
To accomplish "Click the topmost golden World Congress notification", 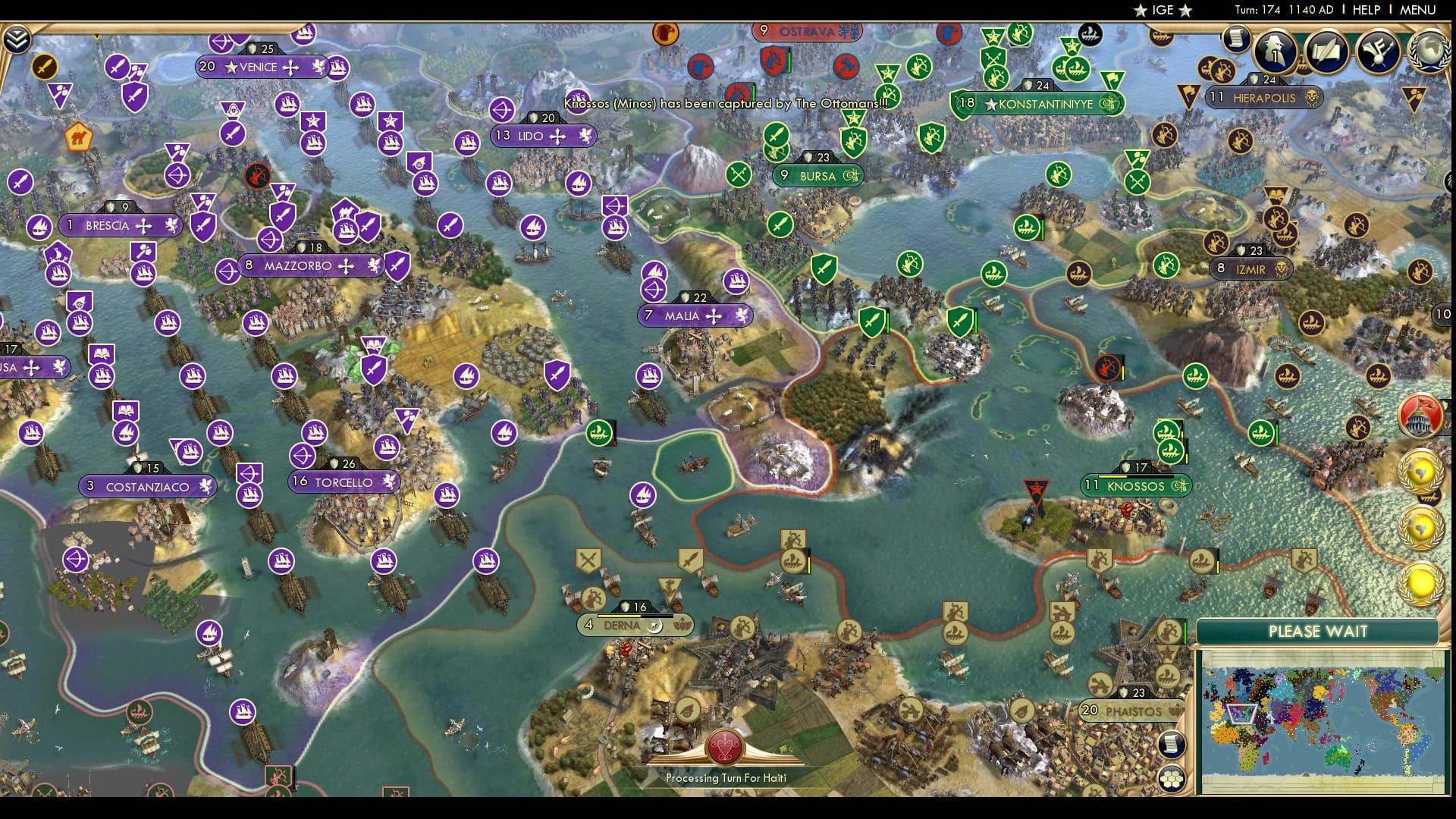I will [x=1420, y=470].
